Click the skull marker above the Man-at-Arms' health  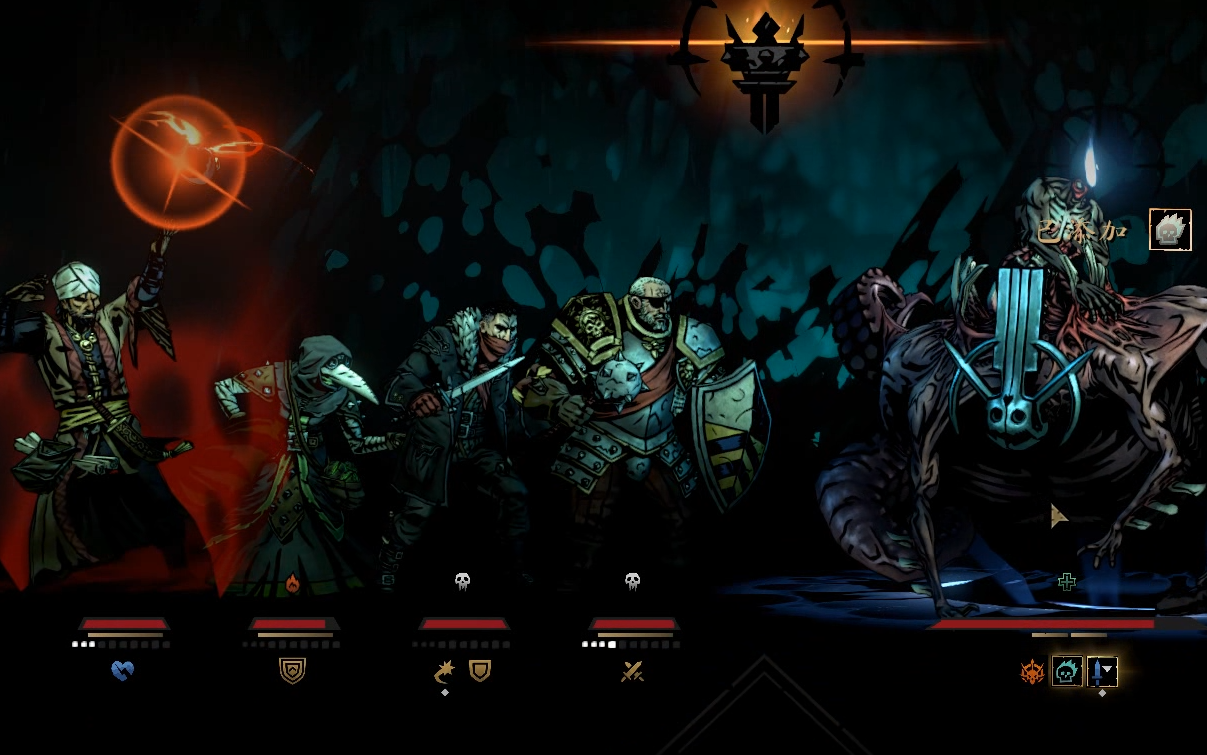[632, 581]
